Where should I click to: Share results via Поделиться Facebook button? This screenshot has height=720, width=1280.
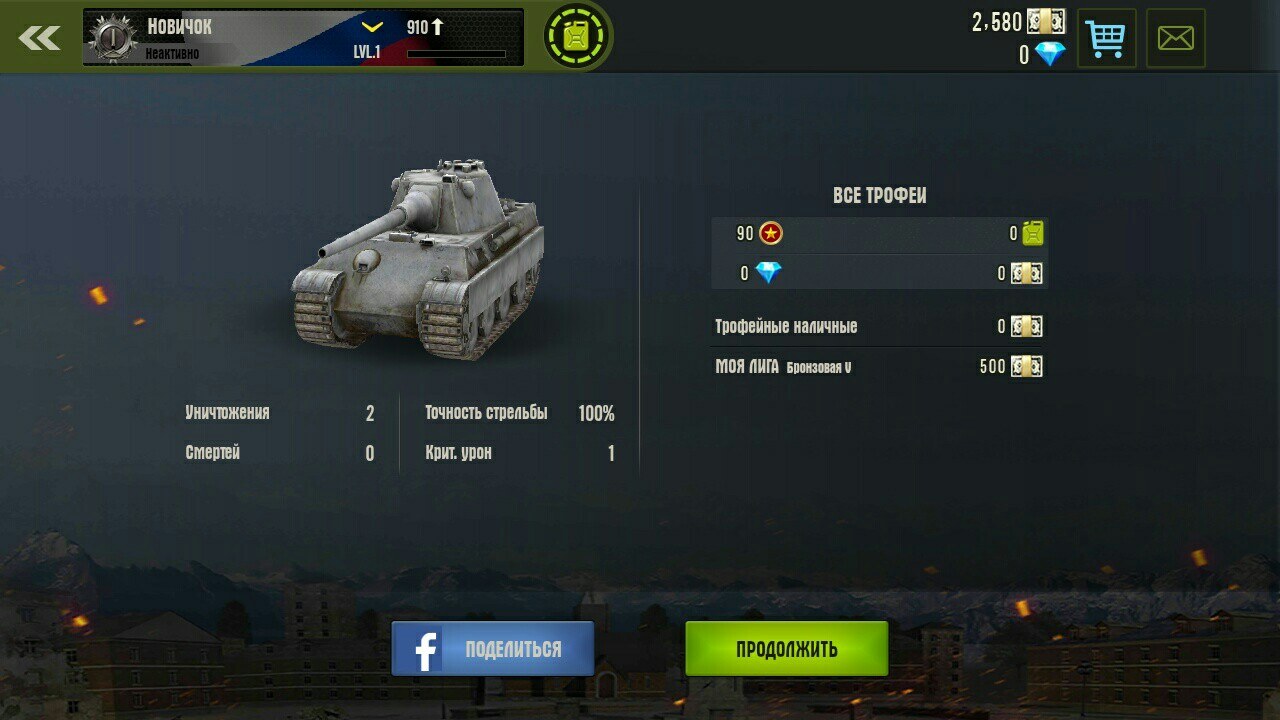coord(493,648)
